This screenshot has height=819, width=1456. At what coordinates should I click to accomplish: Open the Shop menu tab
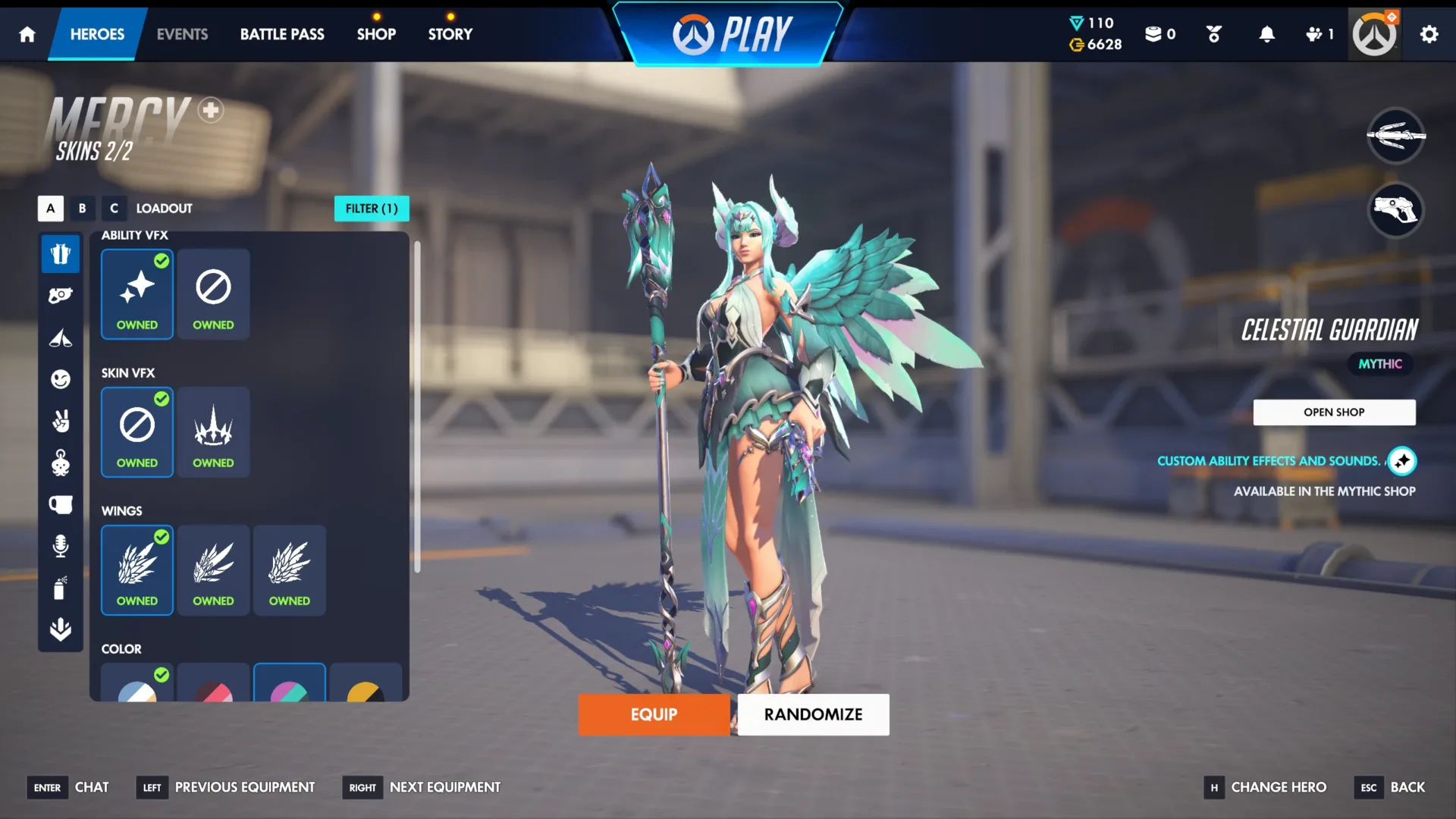coord(376,33)
